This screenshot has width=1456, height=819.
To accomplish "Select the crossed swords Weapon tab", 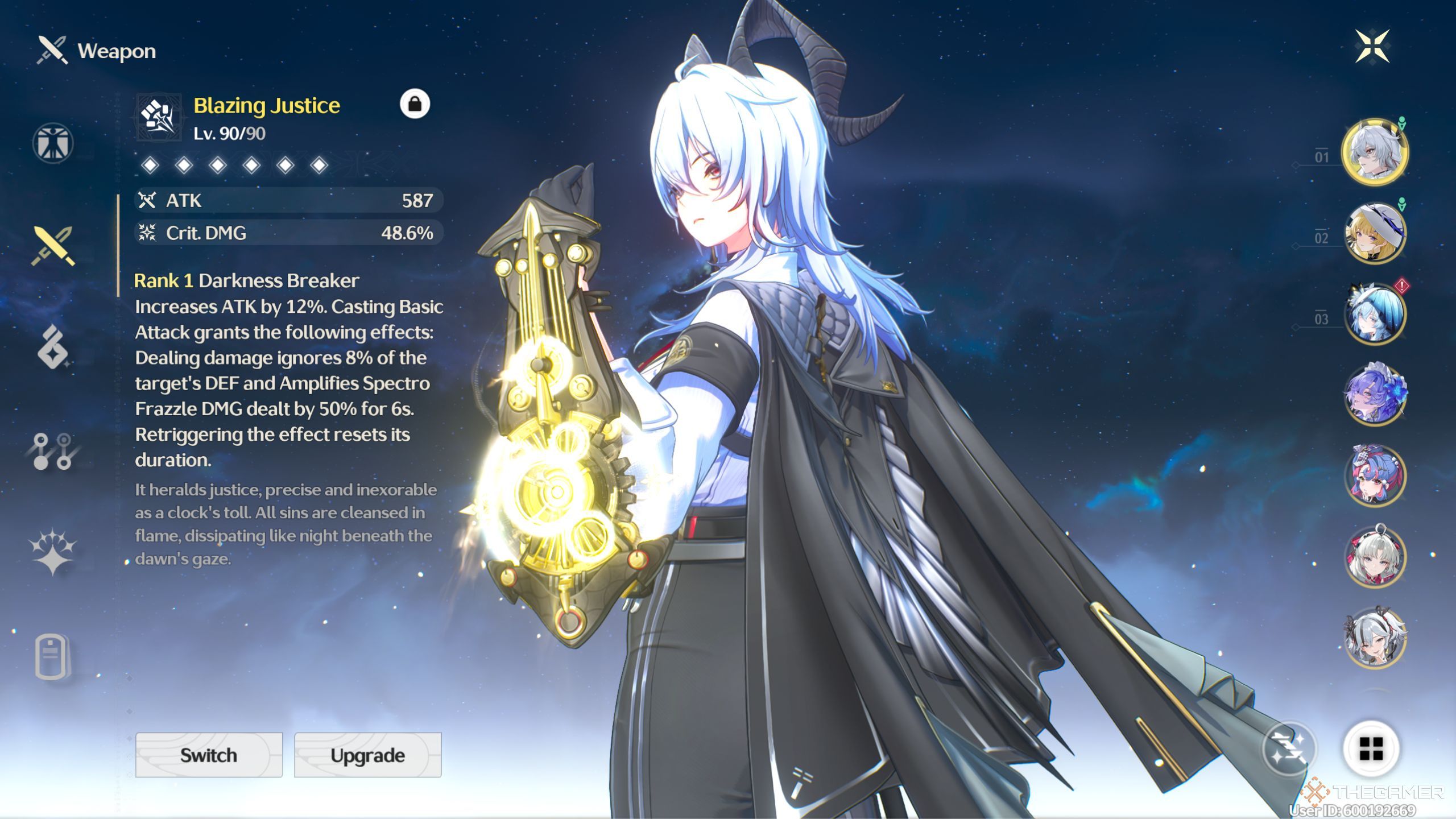I will [53, 246].
